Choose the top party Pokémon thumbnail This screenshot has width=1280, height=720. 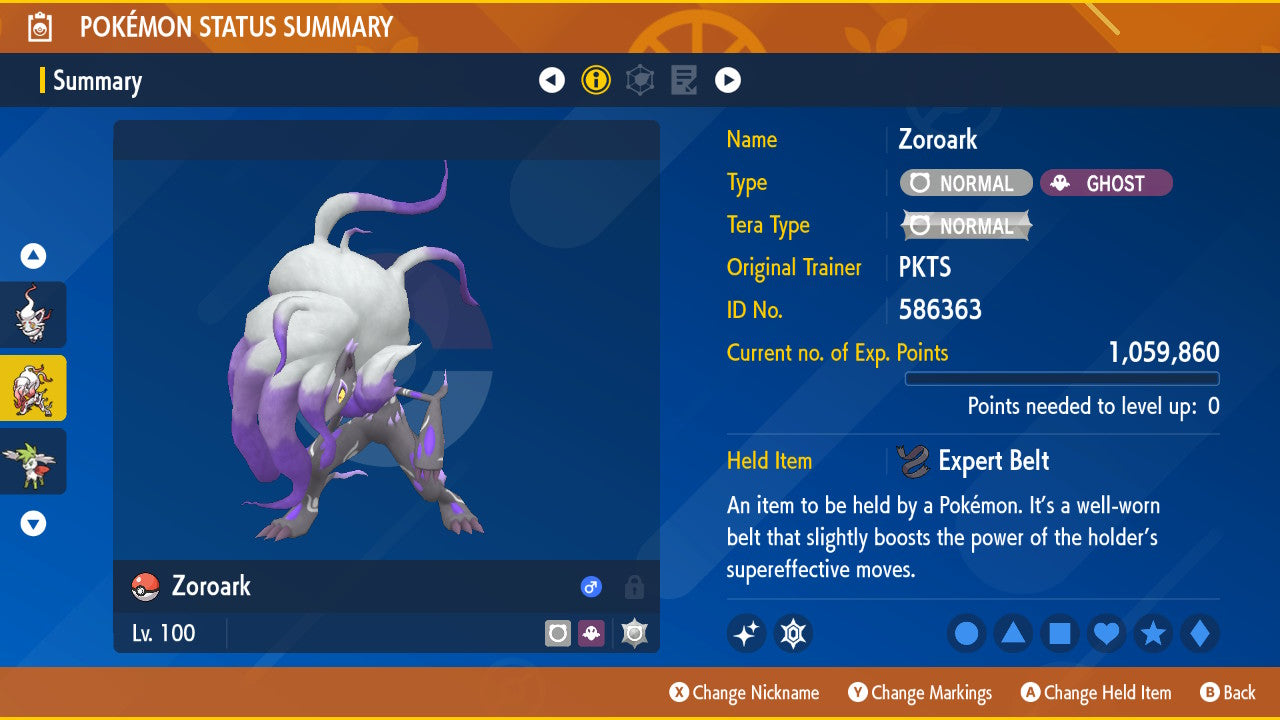tap(33, 314)
